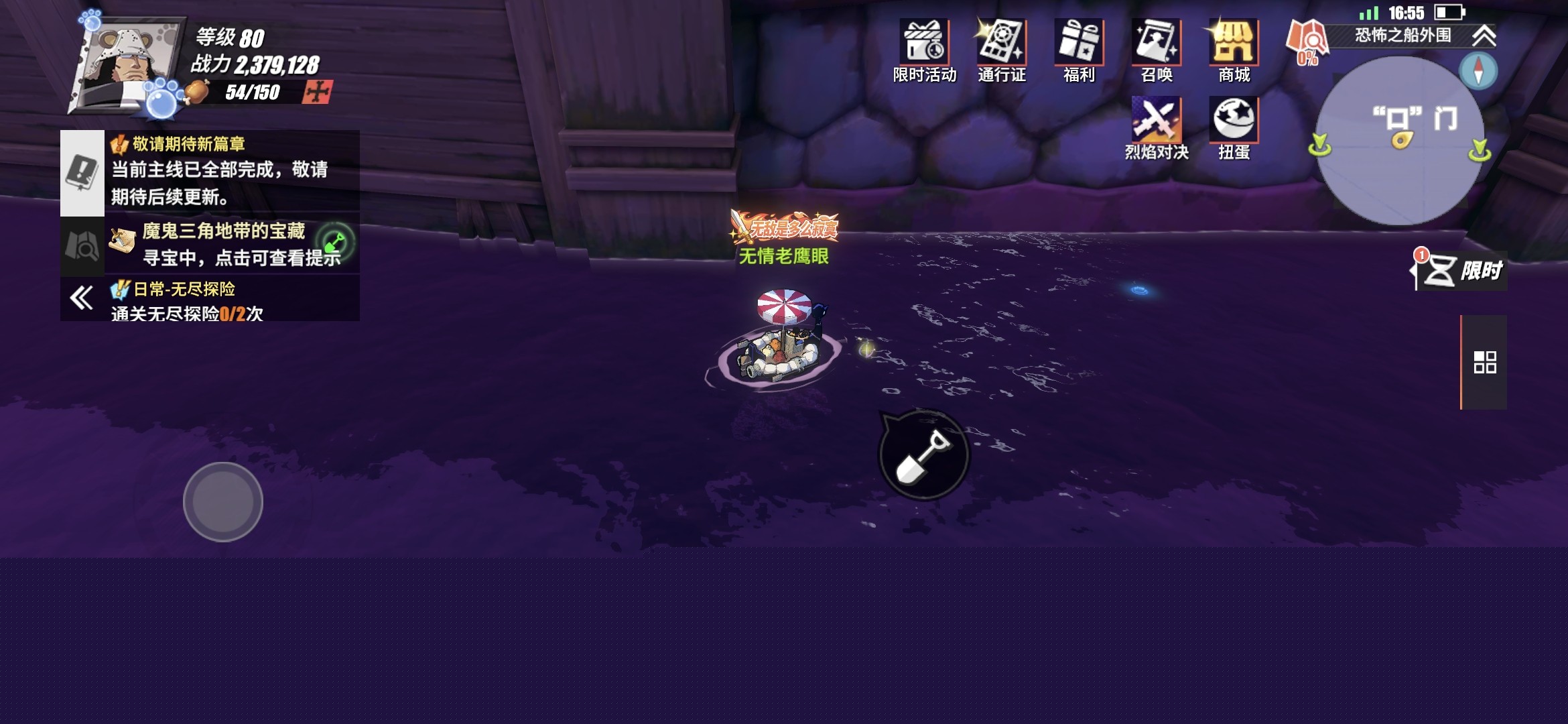This screenshot has width=1568, height=724.
Task: Open the 商城 shop
Action: 1234,51
